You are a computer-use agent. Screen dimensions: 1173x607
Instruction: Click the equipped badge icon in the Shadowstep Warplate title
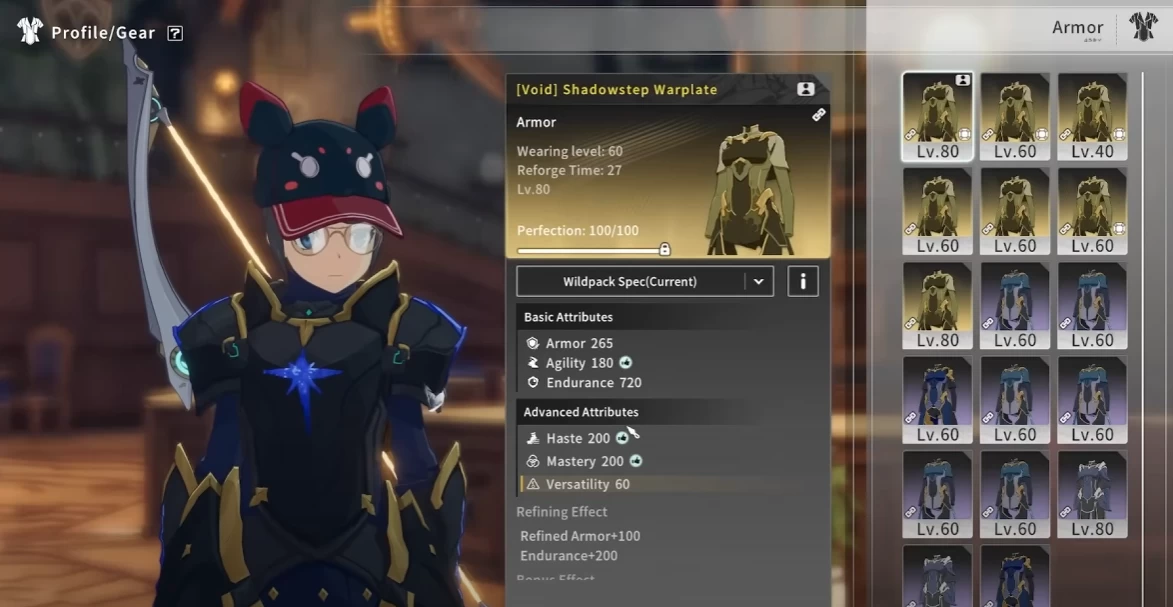point(805,89)
